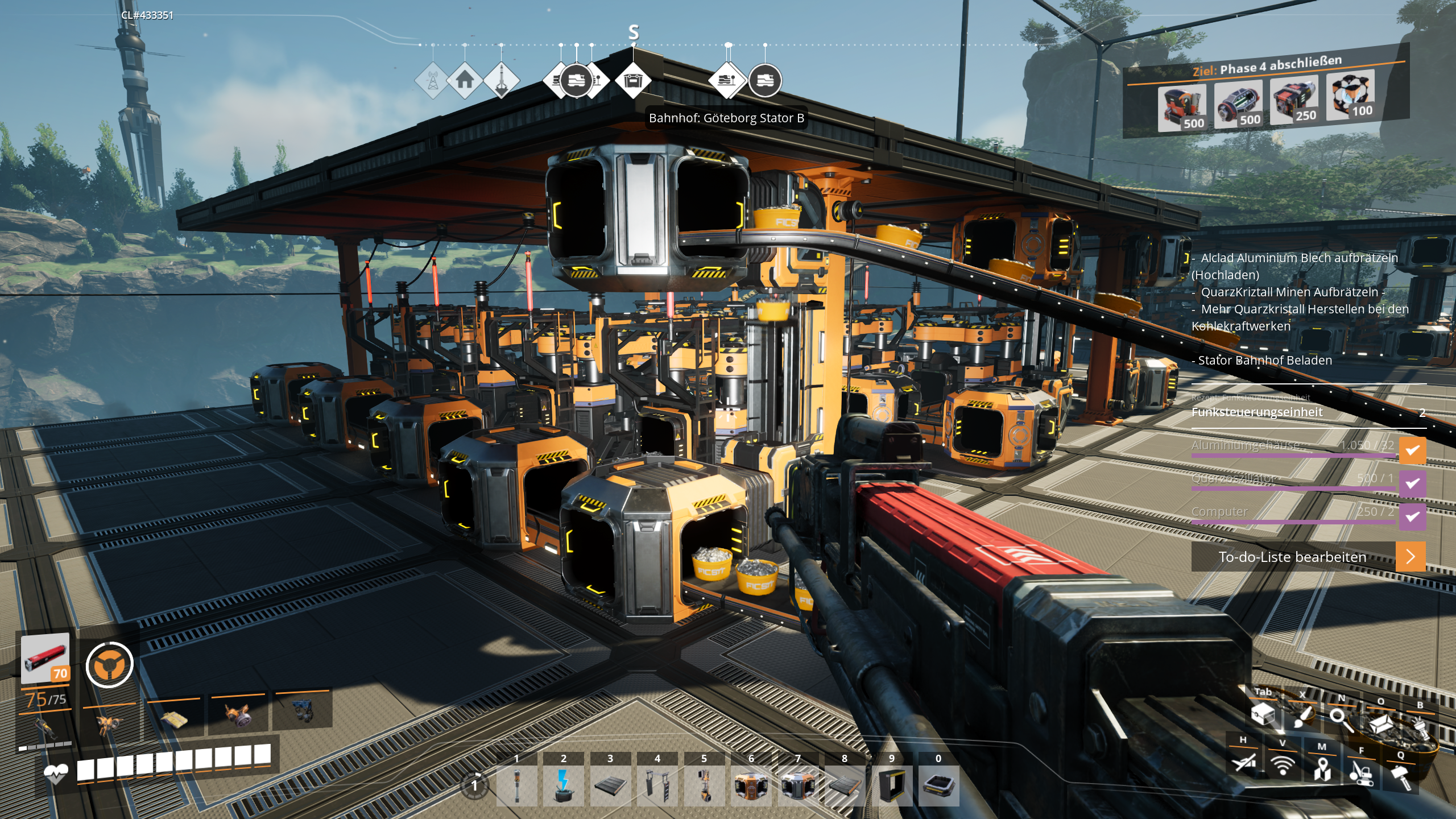Open the inventory chest icon
The width and height of the screenshot is (1456, 819).
coord(1264,713)
